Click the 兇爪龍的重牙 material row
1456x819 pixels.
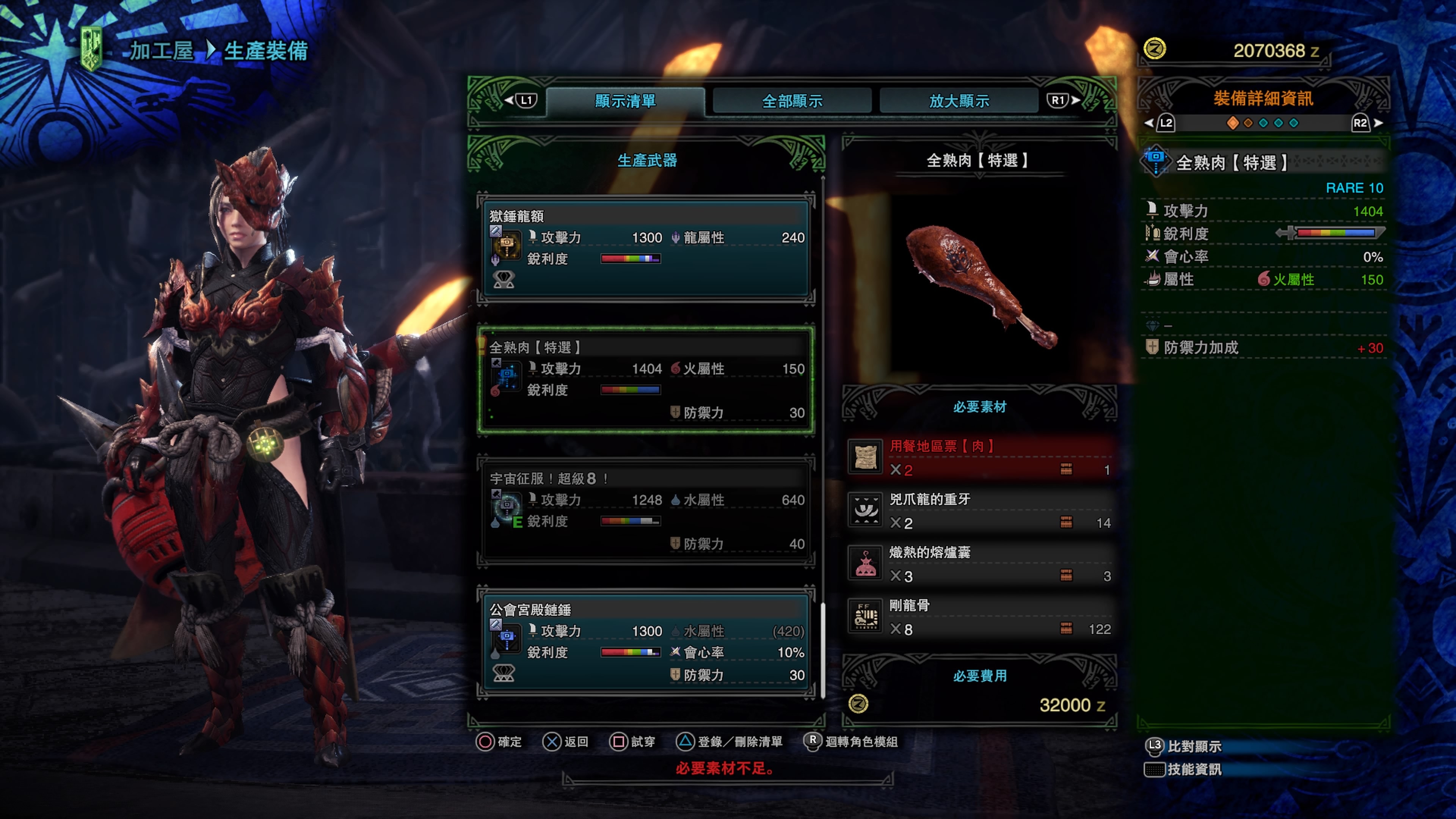(980, 510)
